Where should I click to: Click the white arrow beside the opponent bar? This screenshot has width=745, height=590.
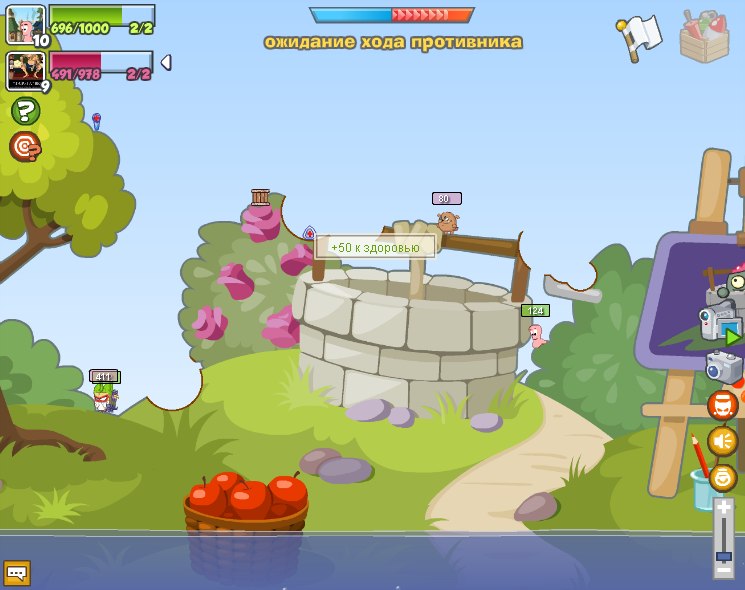(165, 62)
